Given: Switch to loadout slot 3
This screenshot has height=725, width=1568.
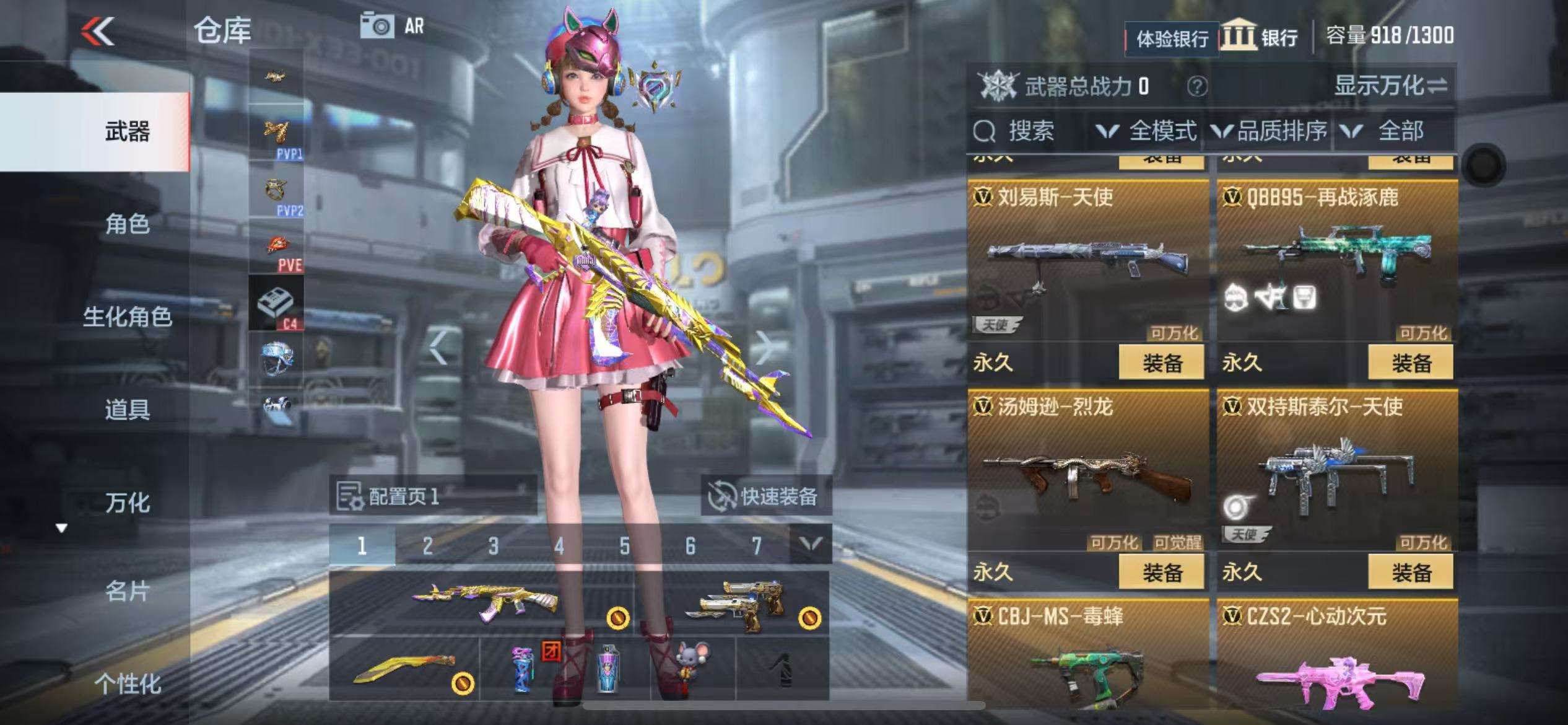Looking at the screenshot, I should [x=494, y=546].
